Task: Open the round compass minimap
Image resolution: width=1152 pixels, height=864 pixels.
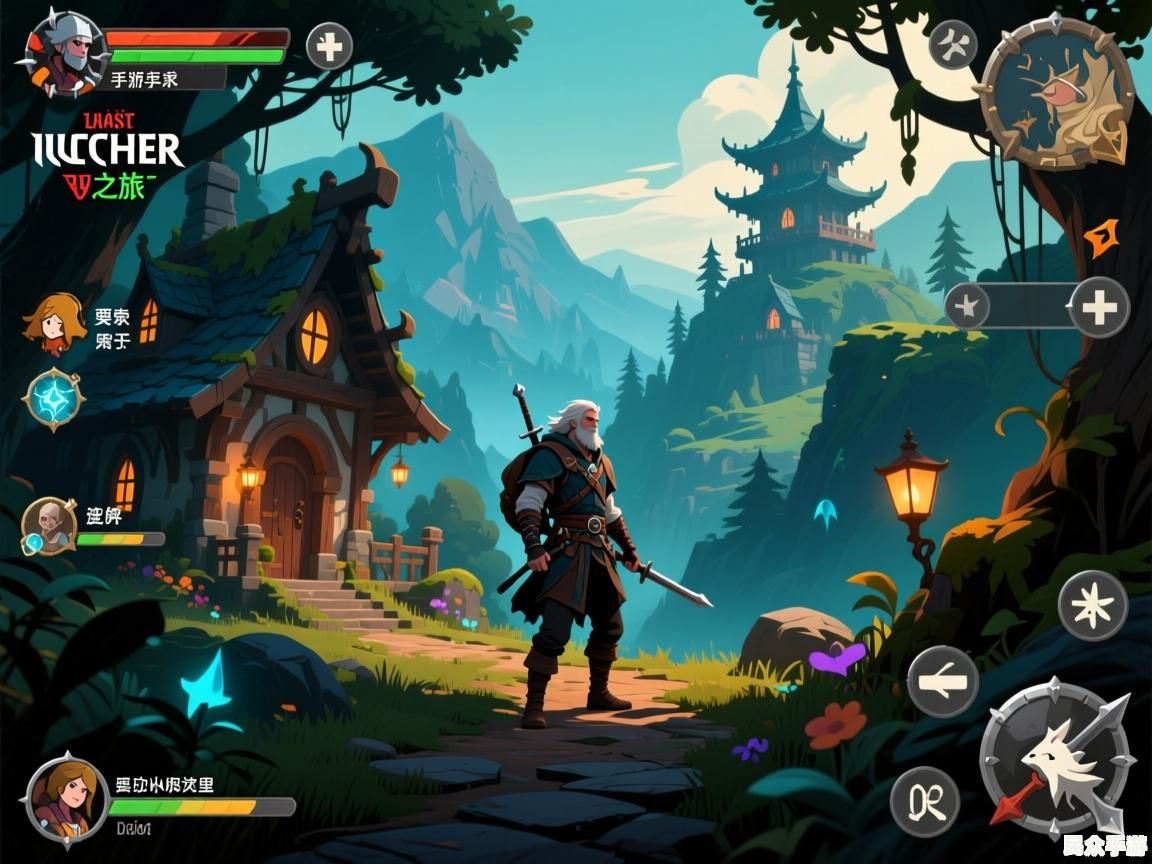Action: click(x=1054, y=93)
